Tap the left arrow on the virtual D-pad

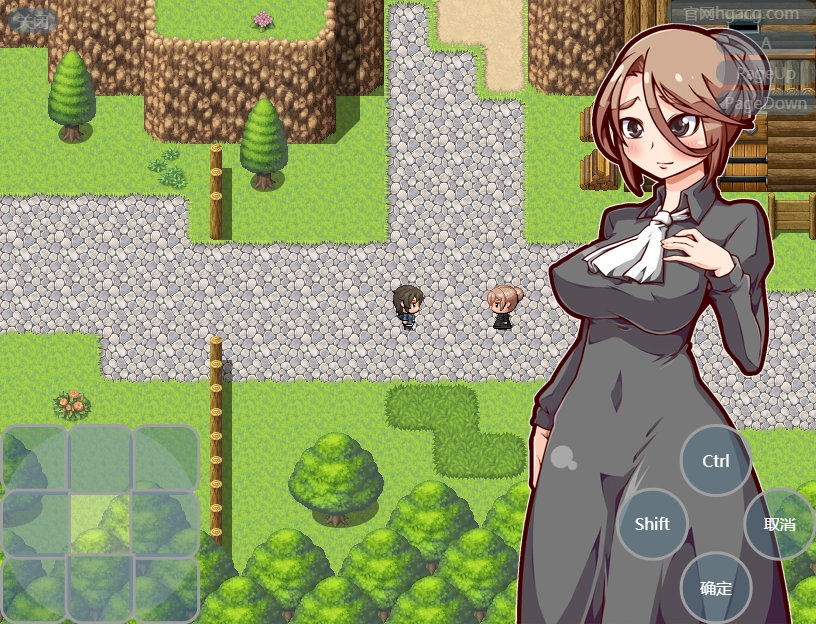coord(35,522)
